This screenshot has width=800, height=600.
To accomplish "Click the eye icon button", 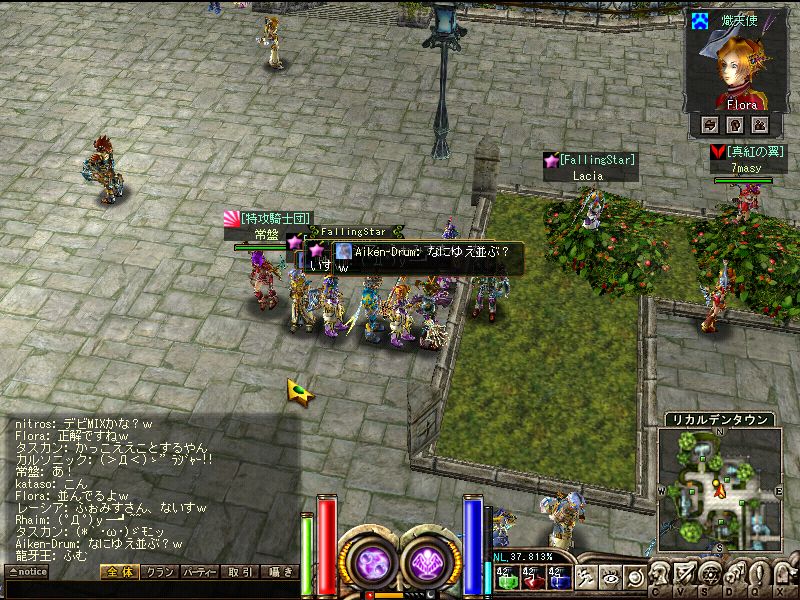I will 609,576.
